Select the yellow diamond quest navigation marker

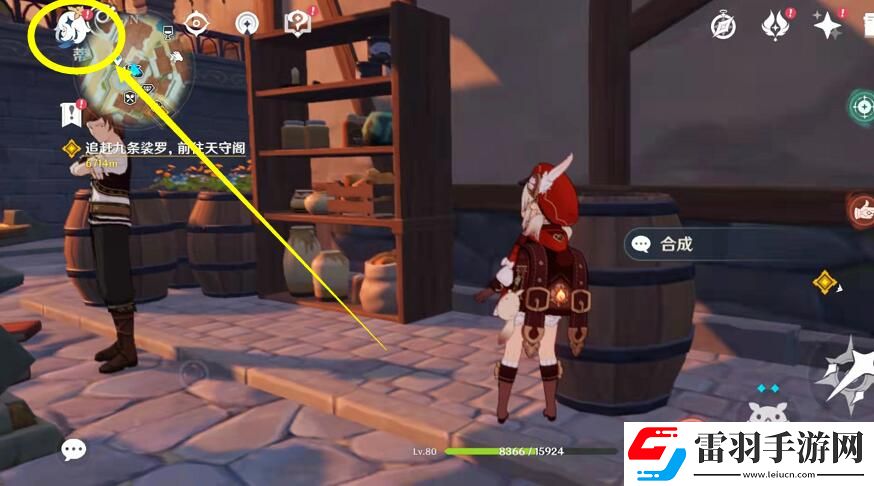824,282
